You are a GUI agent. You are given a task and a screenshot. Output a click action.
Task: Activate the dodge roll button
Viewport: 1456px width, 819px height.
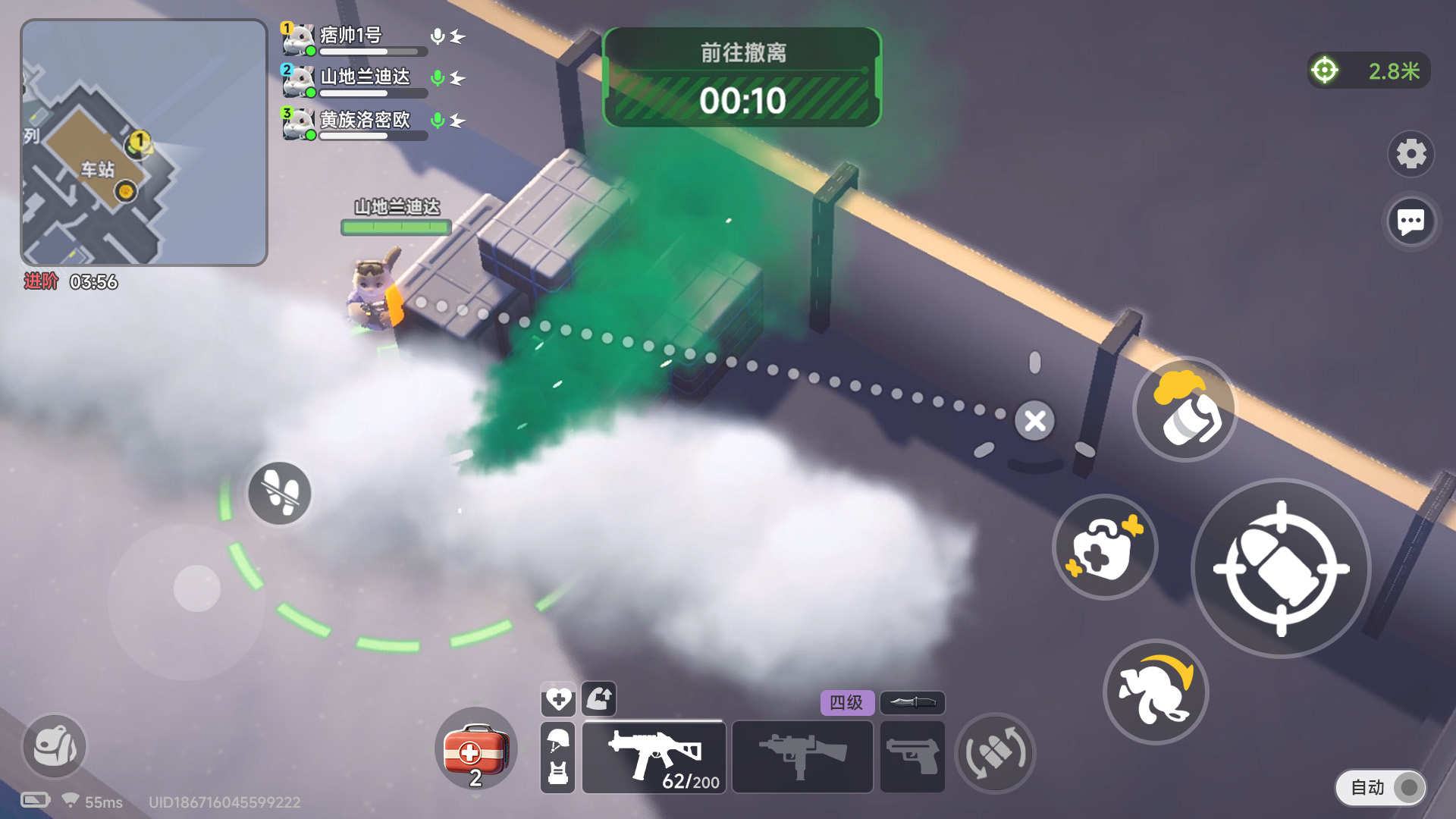tap(1155, 692)
